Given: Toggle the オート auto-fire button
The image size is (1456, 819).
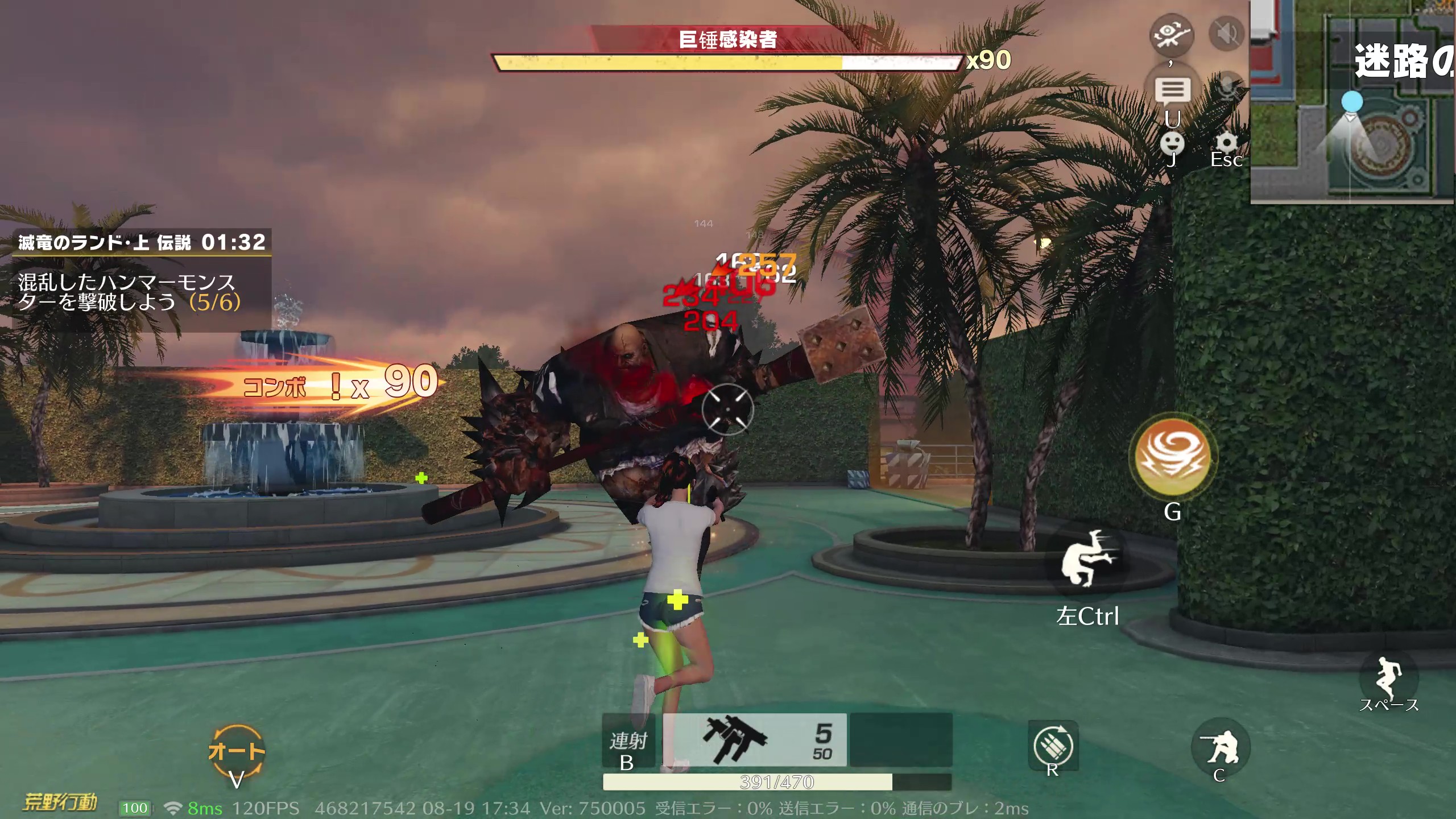Looking at the screenshot, I should [x=236, y=752].
